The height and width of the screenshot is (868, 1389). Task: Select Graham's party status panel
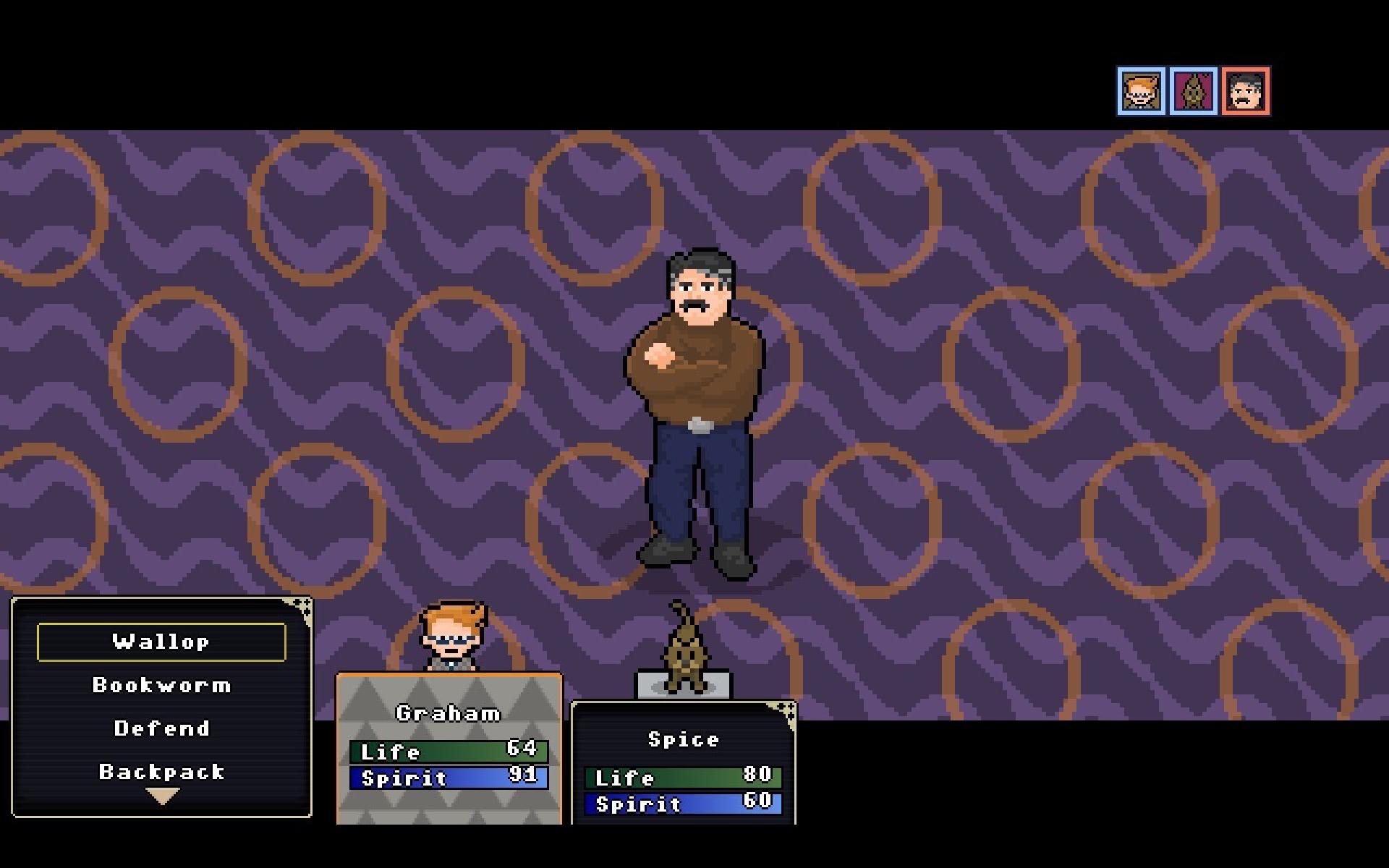click(x=449, y=749)
